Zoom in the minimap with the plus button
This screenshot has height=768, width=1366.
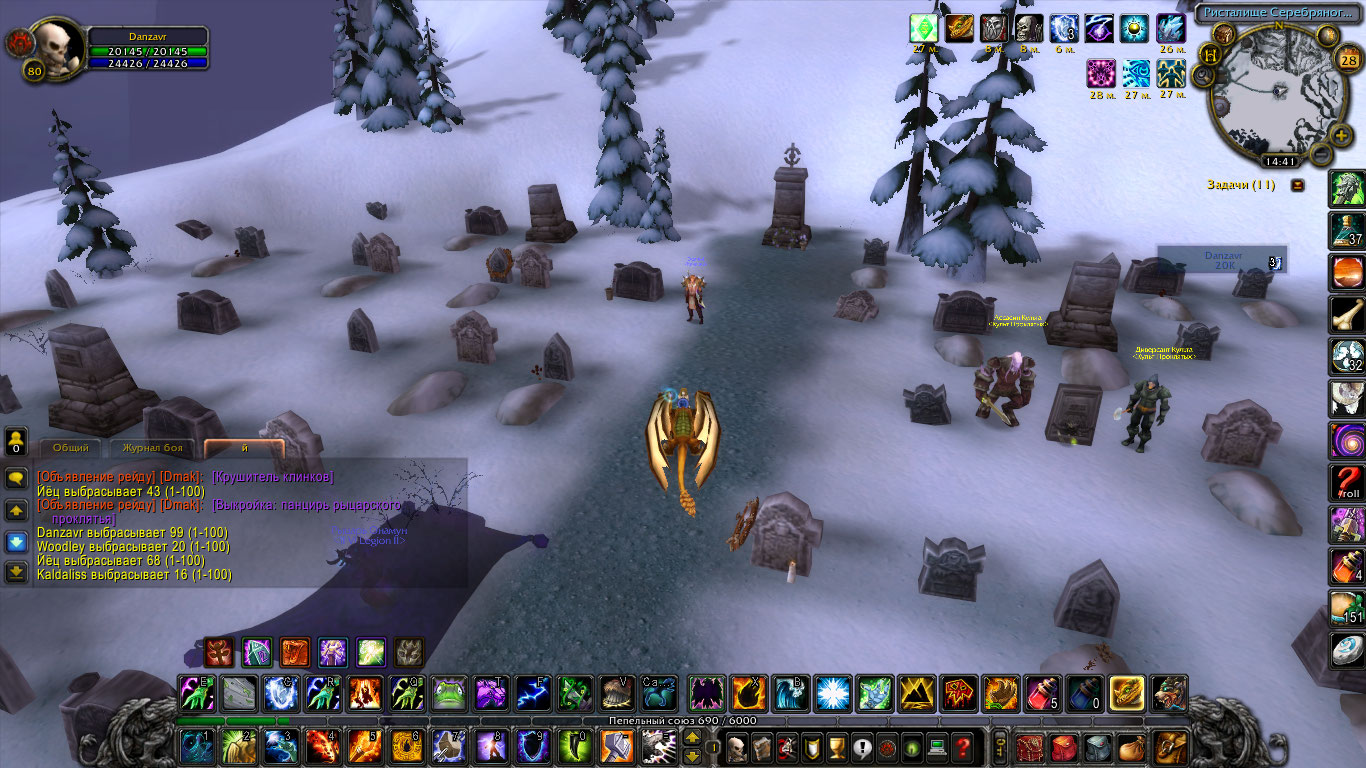point(1341,134)
